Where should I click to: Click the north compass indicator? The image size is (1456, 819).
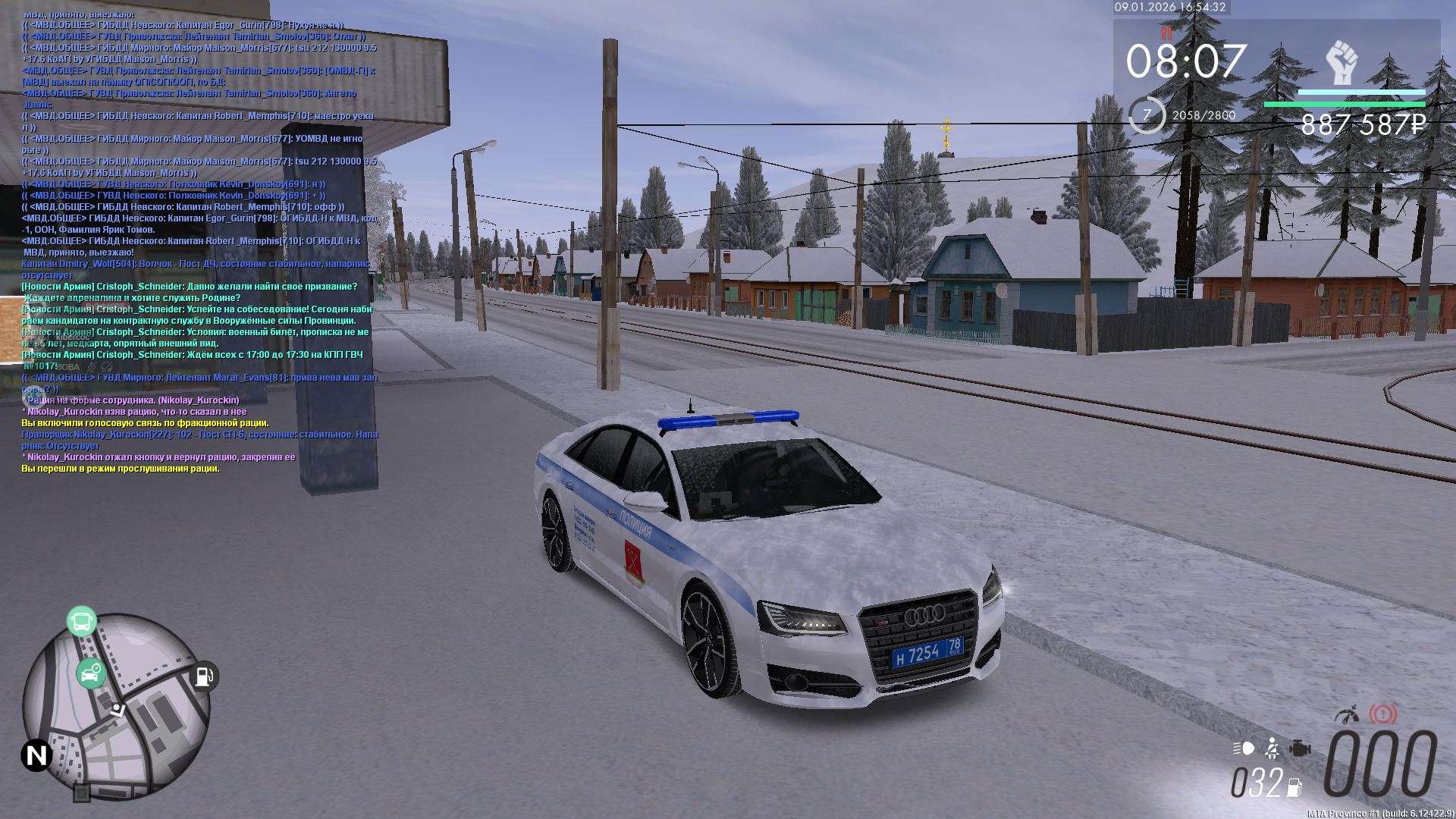pyautogui.click(x=36, y=755)
